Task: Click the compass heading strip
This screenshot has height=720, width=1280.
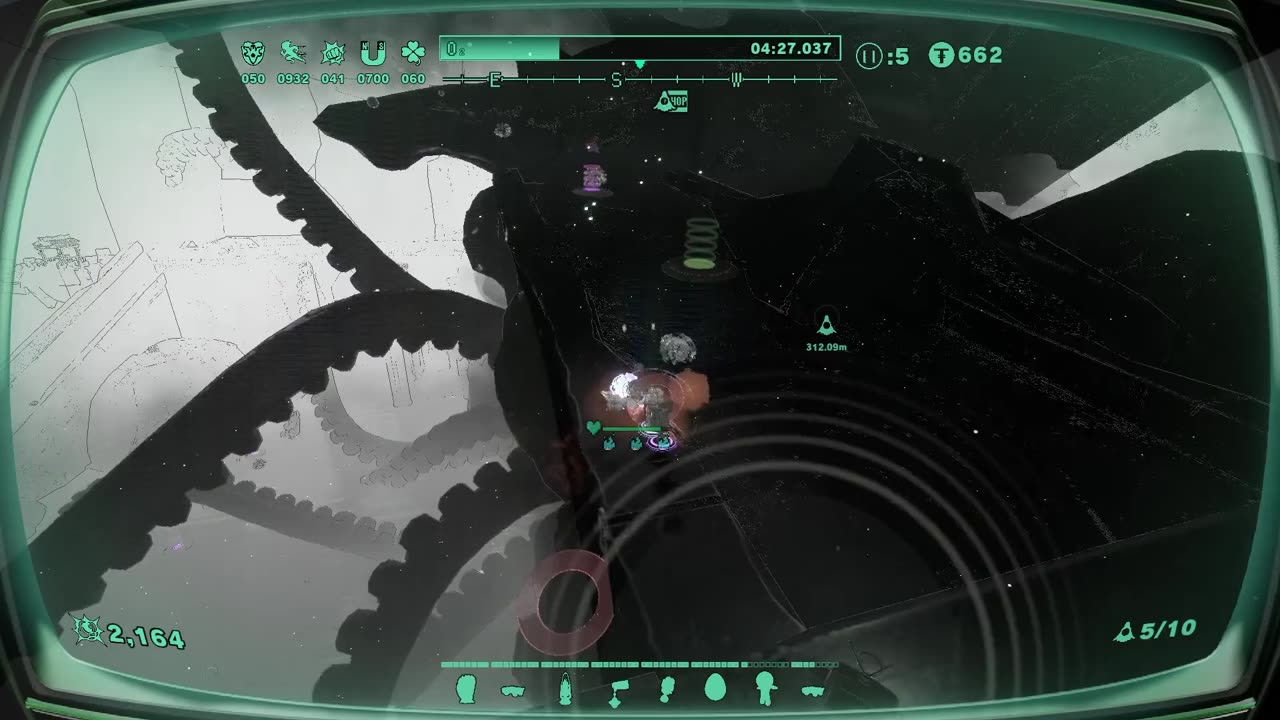Action: point(640,79)
